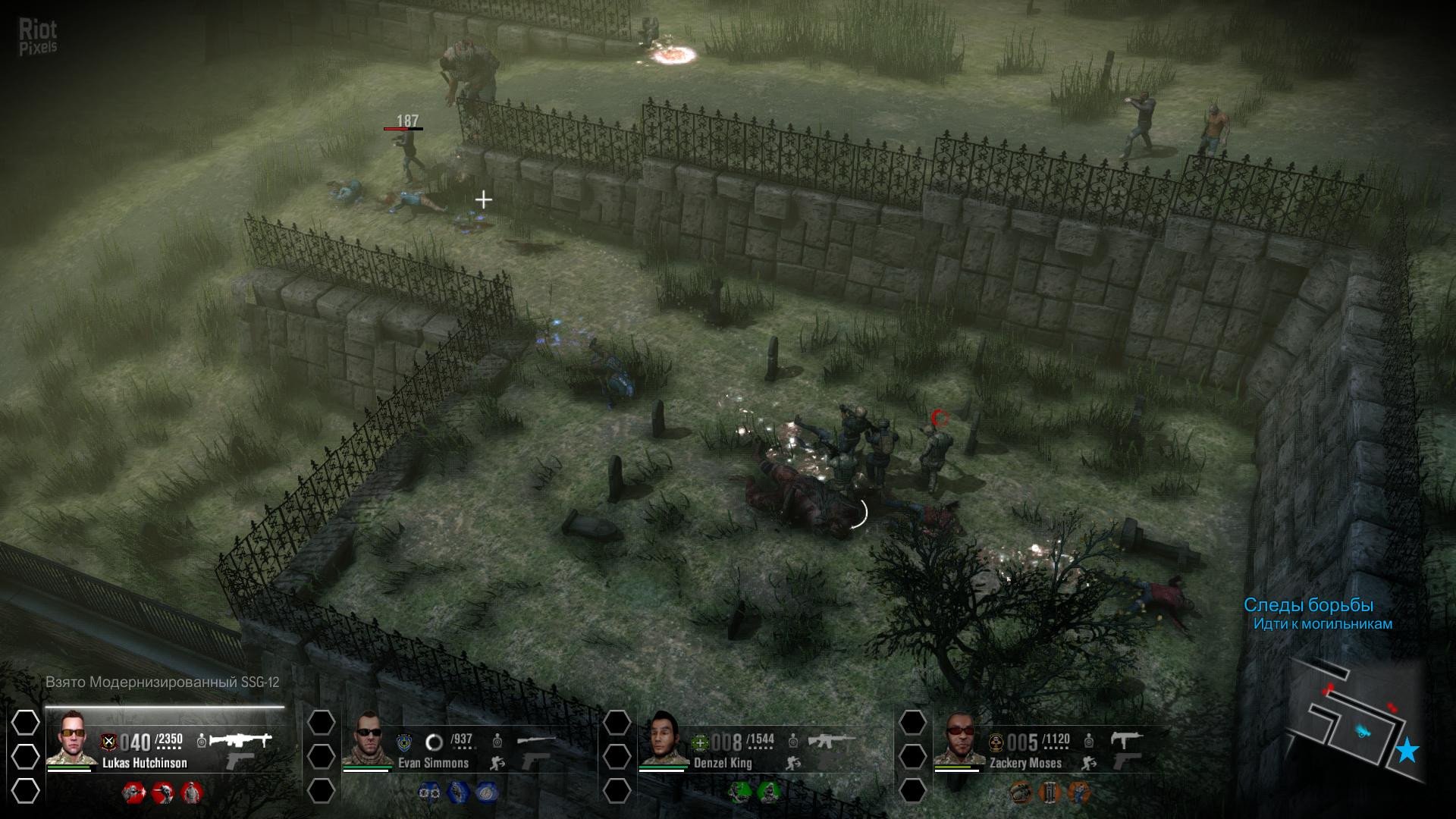Open the minimap

coord(1350,720)
